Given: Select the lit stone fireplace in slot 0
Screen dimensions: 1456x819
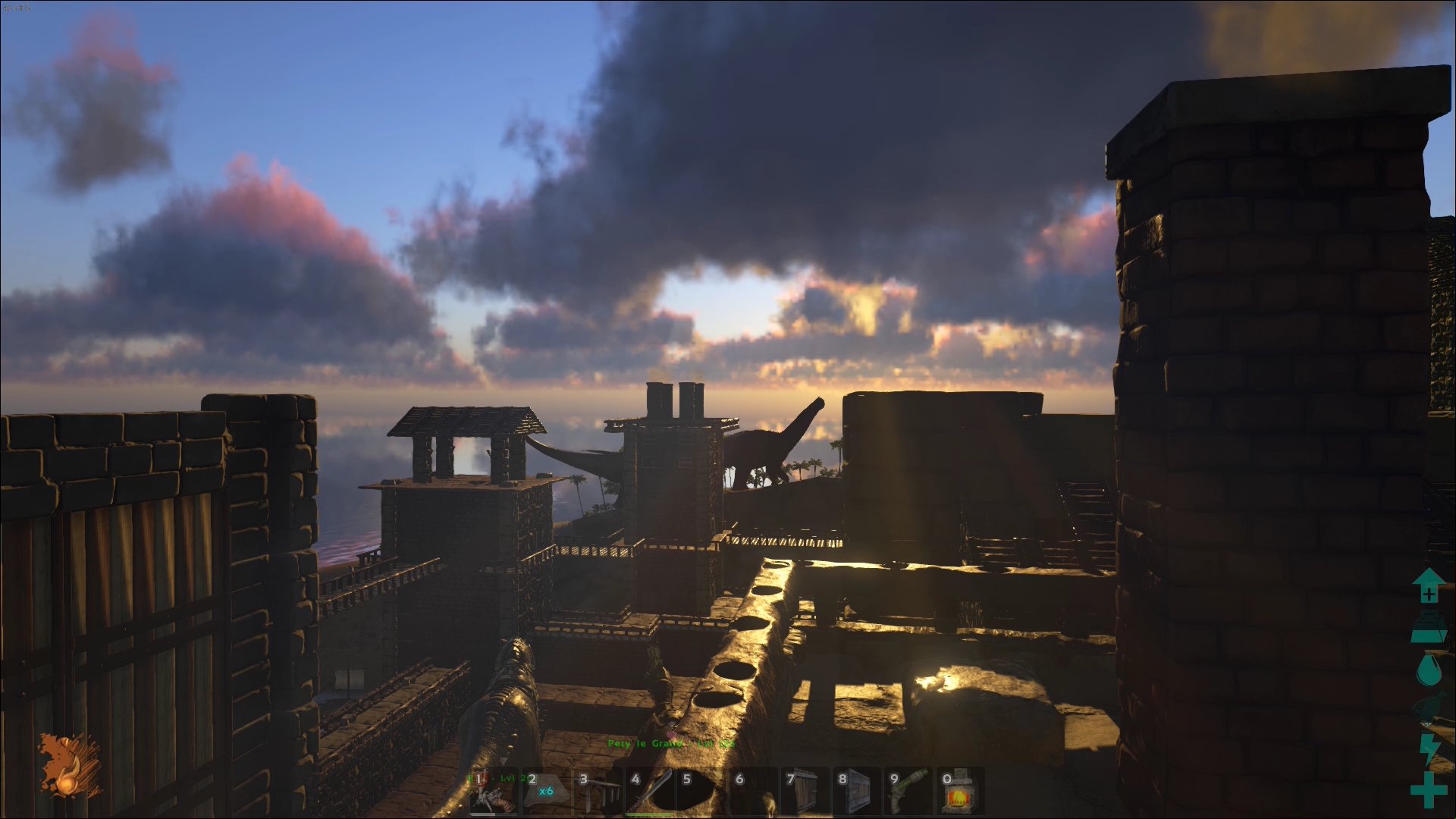Looking at the screenshot, I should tap(959, 791).
